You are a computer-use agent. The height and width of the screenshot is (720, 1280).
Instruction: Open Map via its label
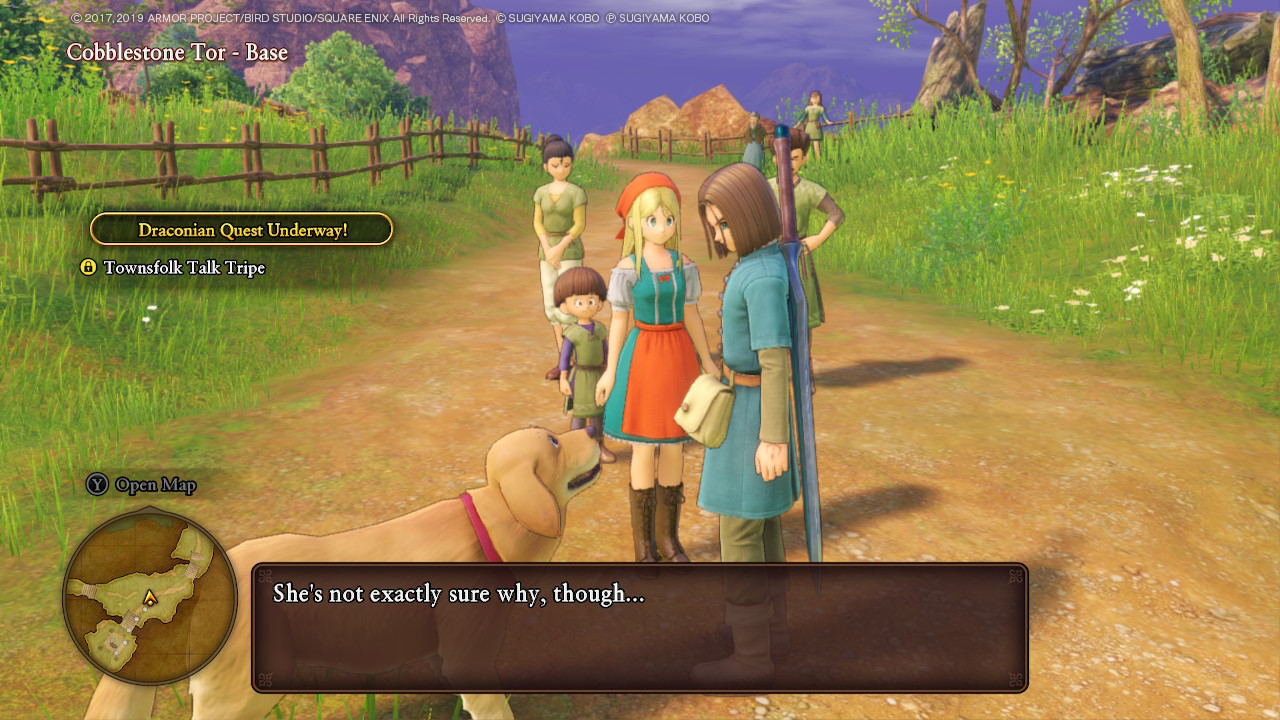click(155, 485)
